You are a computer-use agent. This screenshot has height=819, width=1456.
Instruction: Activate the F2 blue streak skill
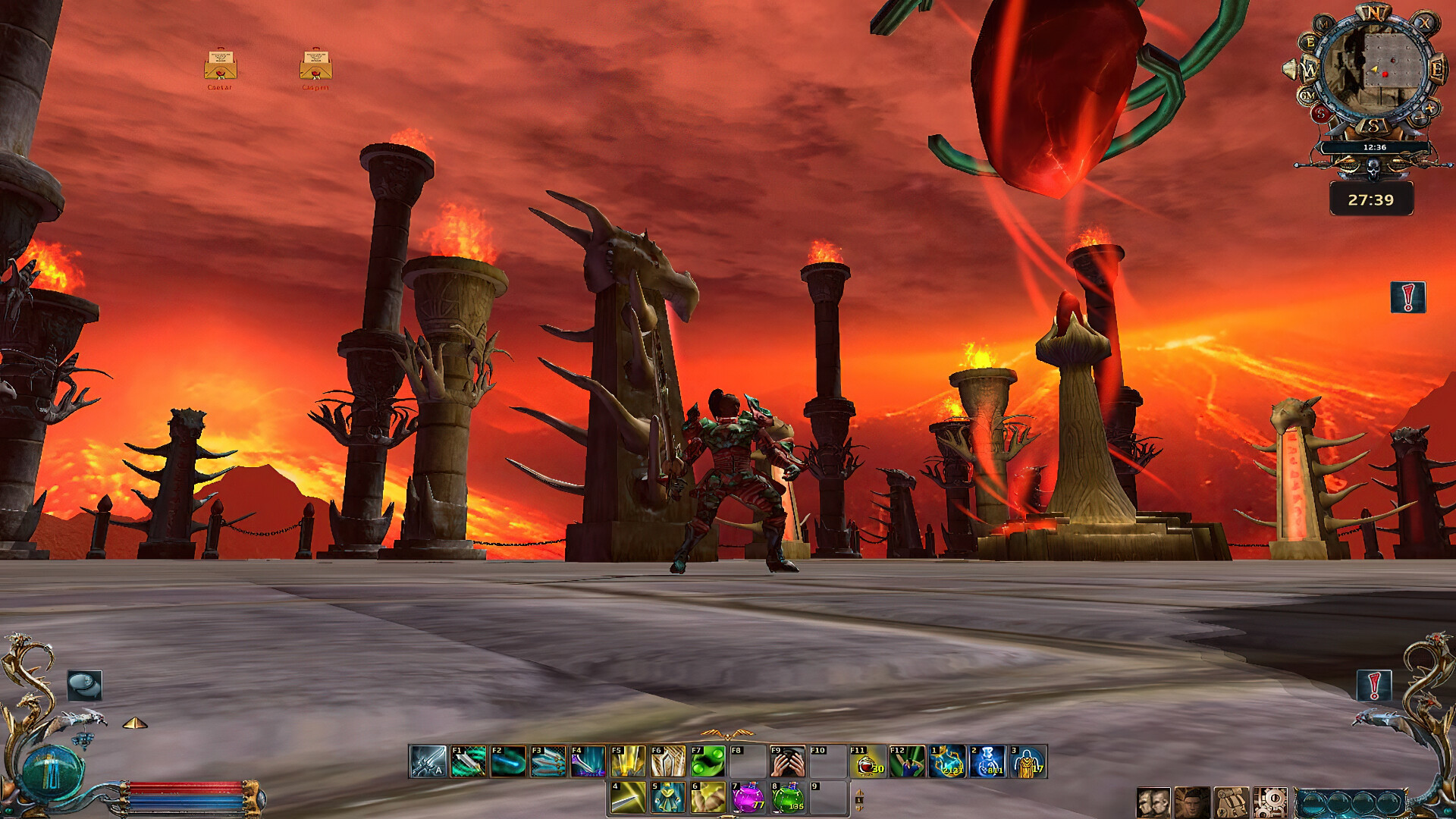508,761
